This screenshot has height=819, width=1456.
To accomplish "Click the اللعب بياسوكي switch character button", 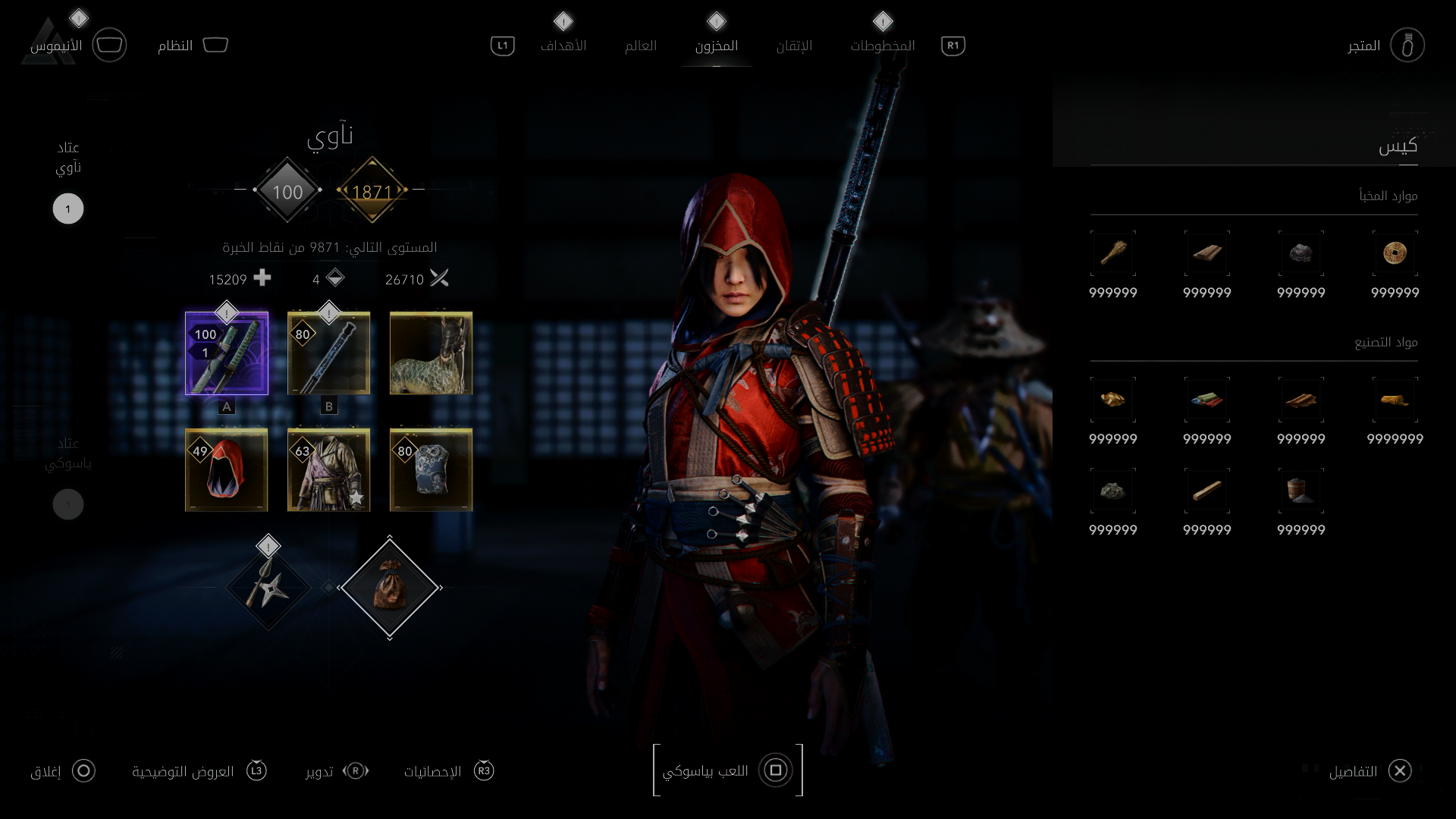I will [727, 770].
